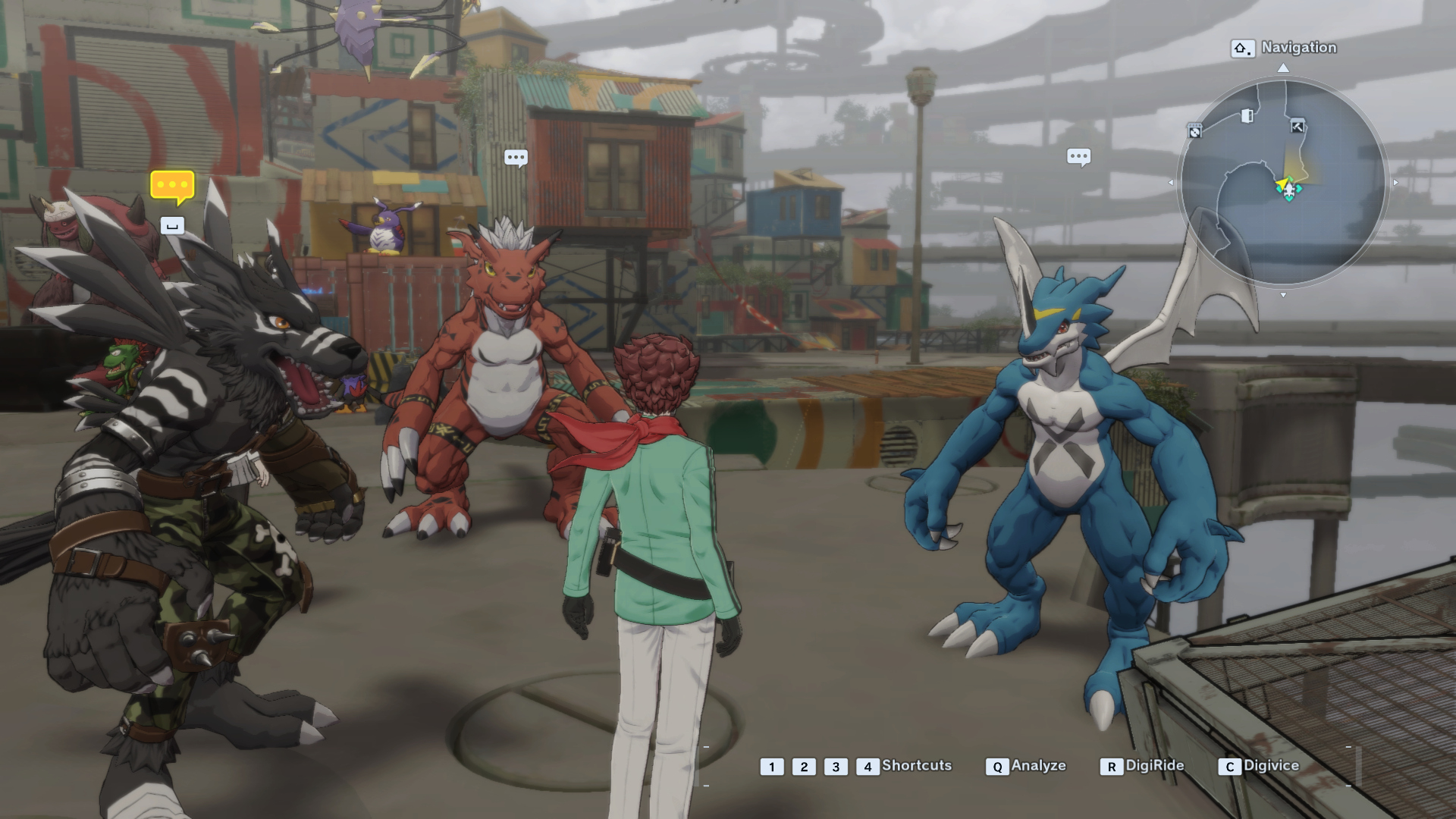1456x819 pixels.
Task: Click the circular minimap
Action: pyautogui.click(x=1282, y=182)
